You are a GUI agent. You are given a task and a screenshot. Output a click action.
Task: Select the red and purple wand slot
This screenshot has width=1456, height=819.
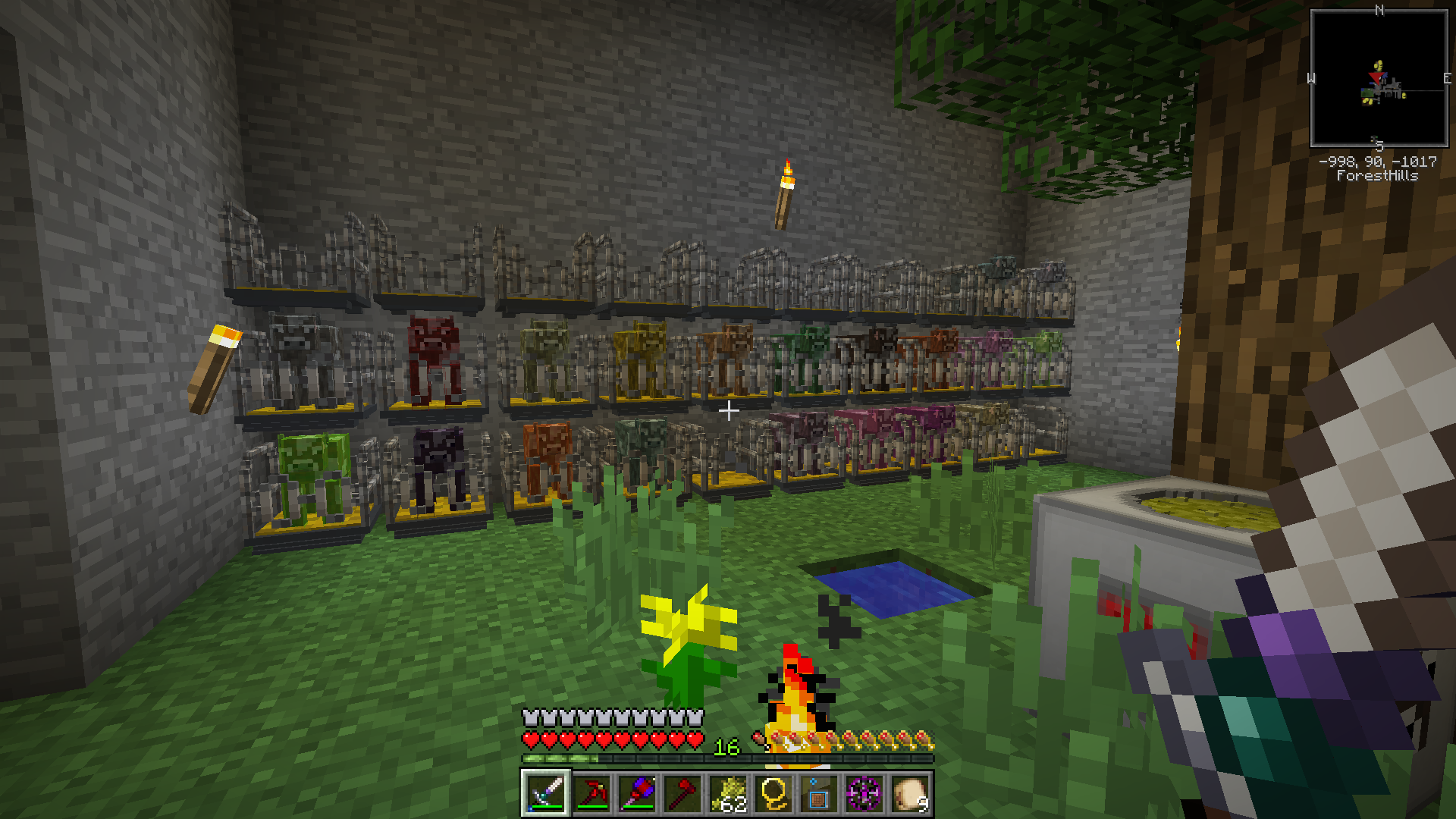(636, 794)
